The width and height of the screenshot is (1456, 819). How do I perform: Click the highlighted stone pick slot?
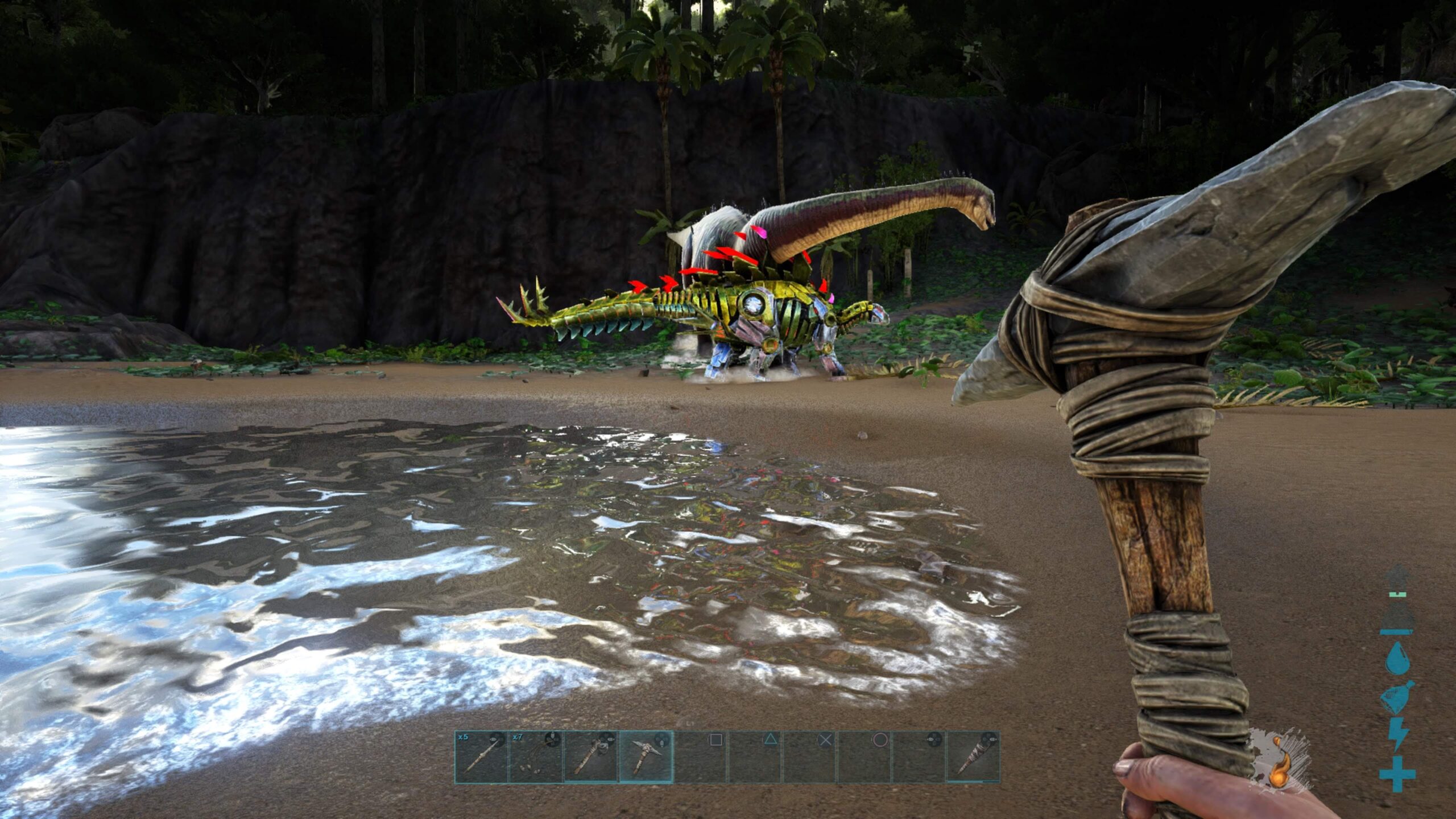click(x=645, y=757)
